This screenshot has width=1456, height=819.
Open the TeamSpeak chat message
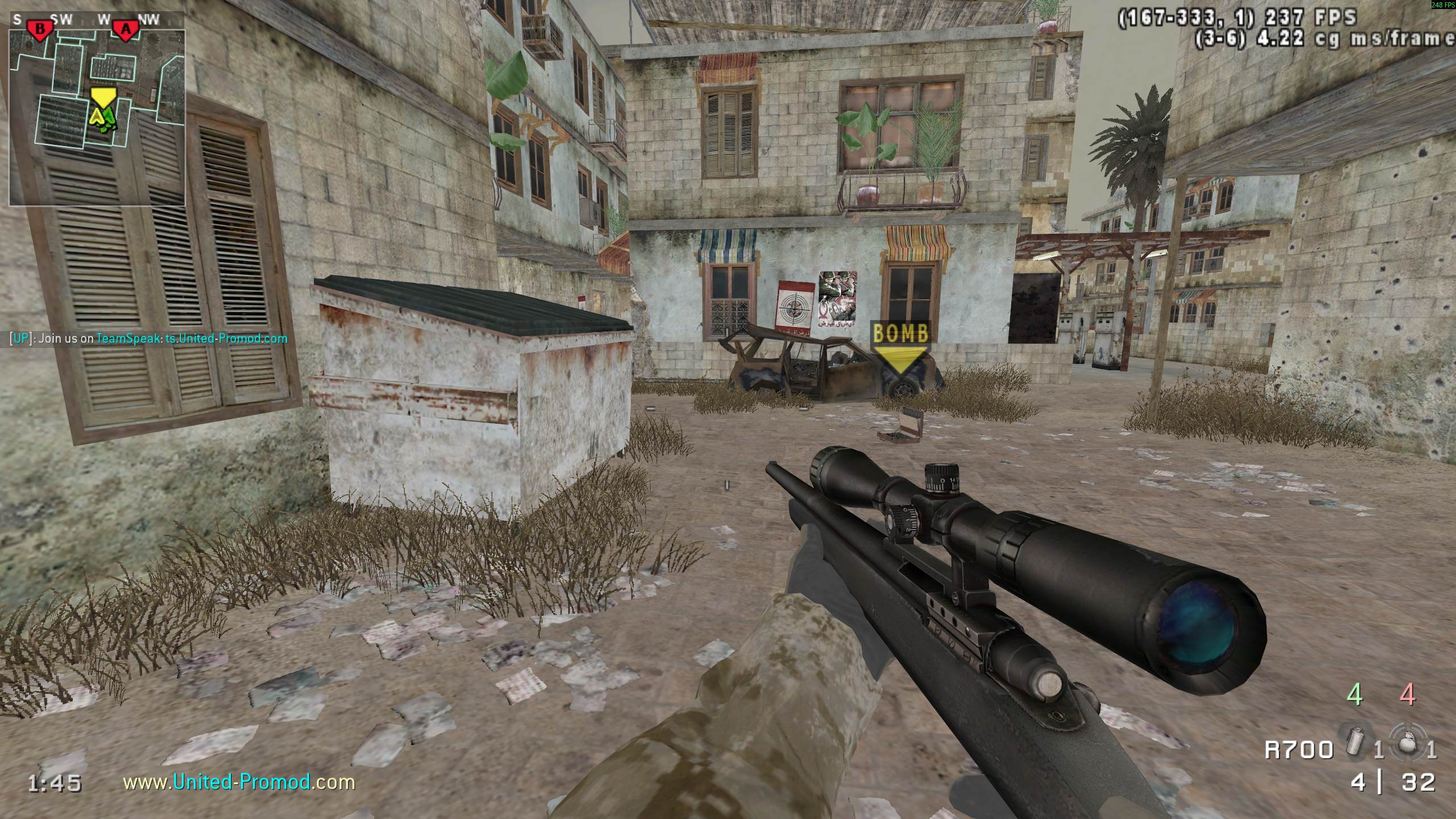pos(149,339)
